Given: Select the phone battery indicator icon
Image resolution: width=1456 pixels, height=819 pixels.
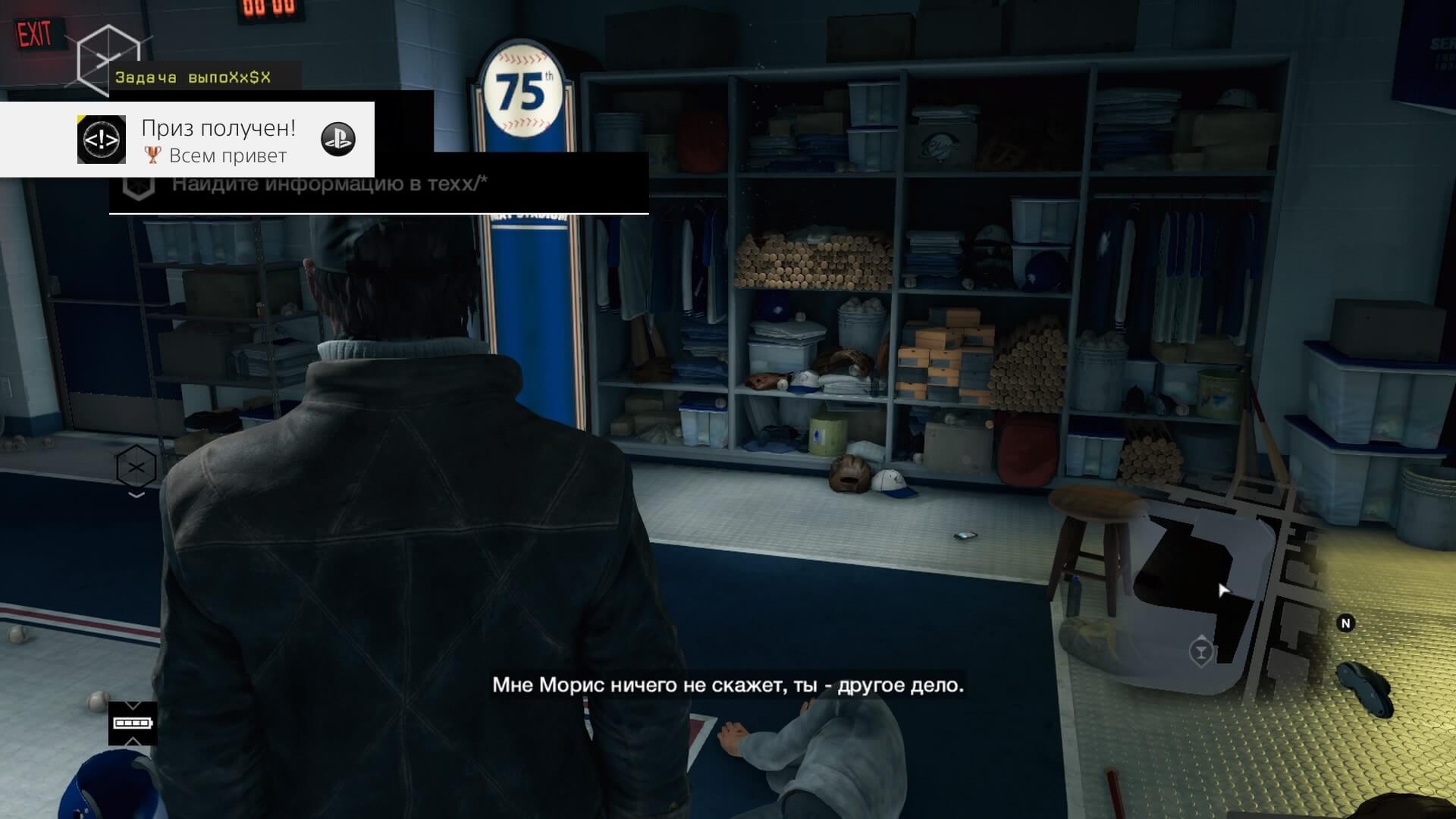Looking at the screenshot, I should click(x=133, y=723).
